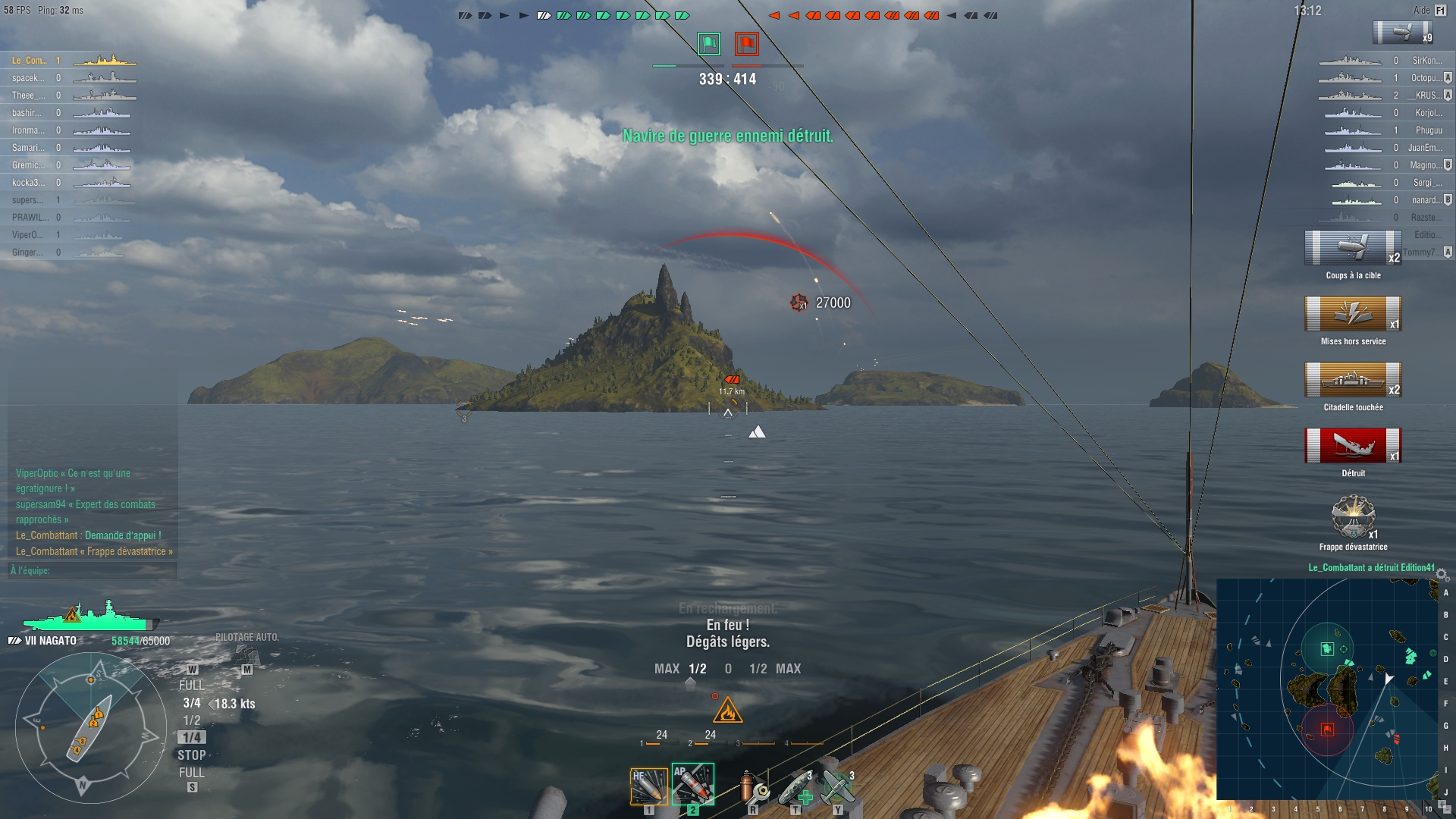Image resolution: width=1456 pixels, height=819 pixels.
Task: Focus the À l'équipe chat input
Action: coord(93,570)
